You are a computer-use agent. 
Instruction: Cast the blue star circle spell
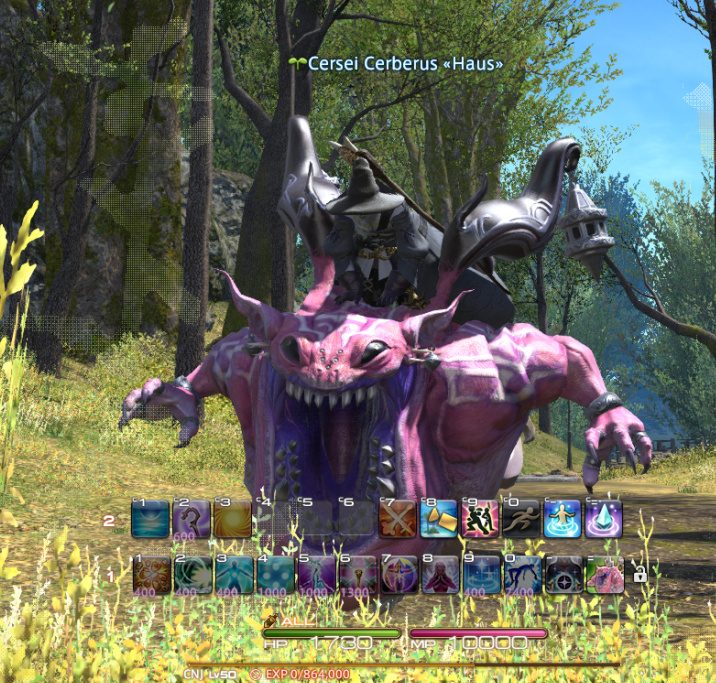tap(481, 574)
